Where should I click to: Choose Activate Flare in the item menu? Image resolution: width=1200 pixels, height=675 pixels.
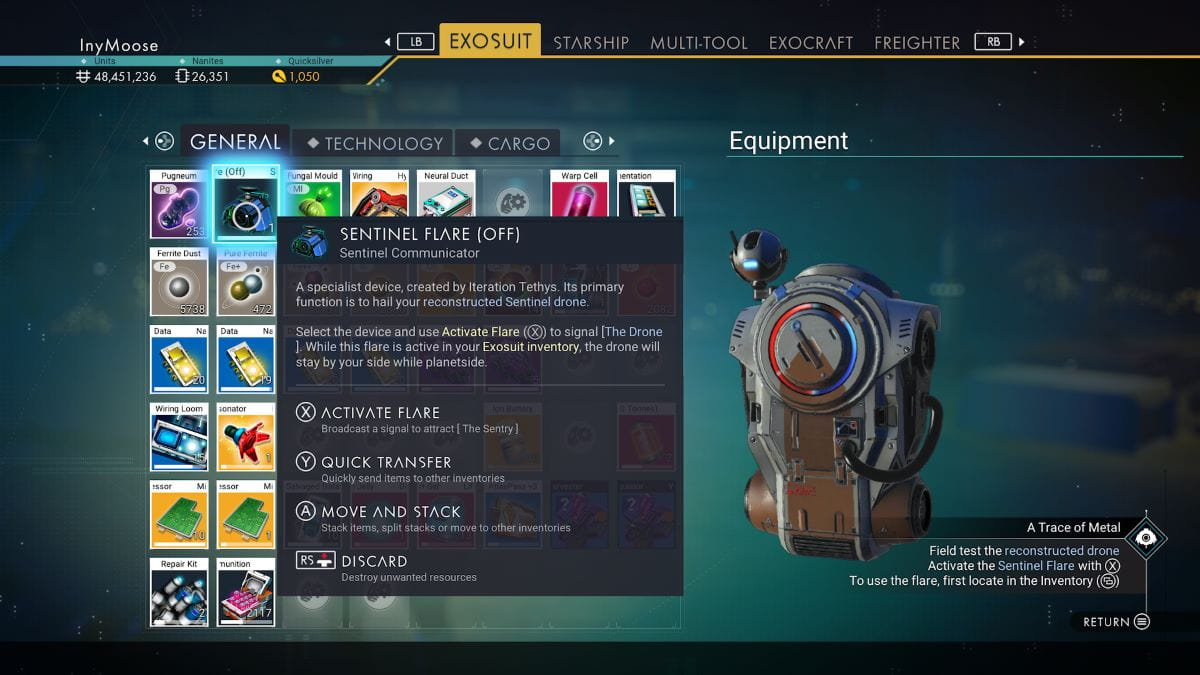(380, 412)
